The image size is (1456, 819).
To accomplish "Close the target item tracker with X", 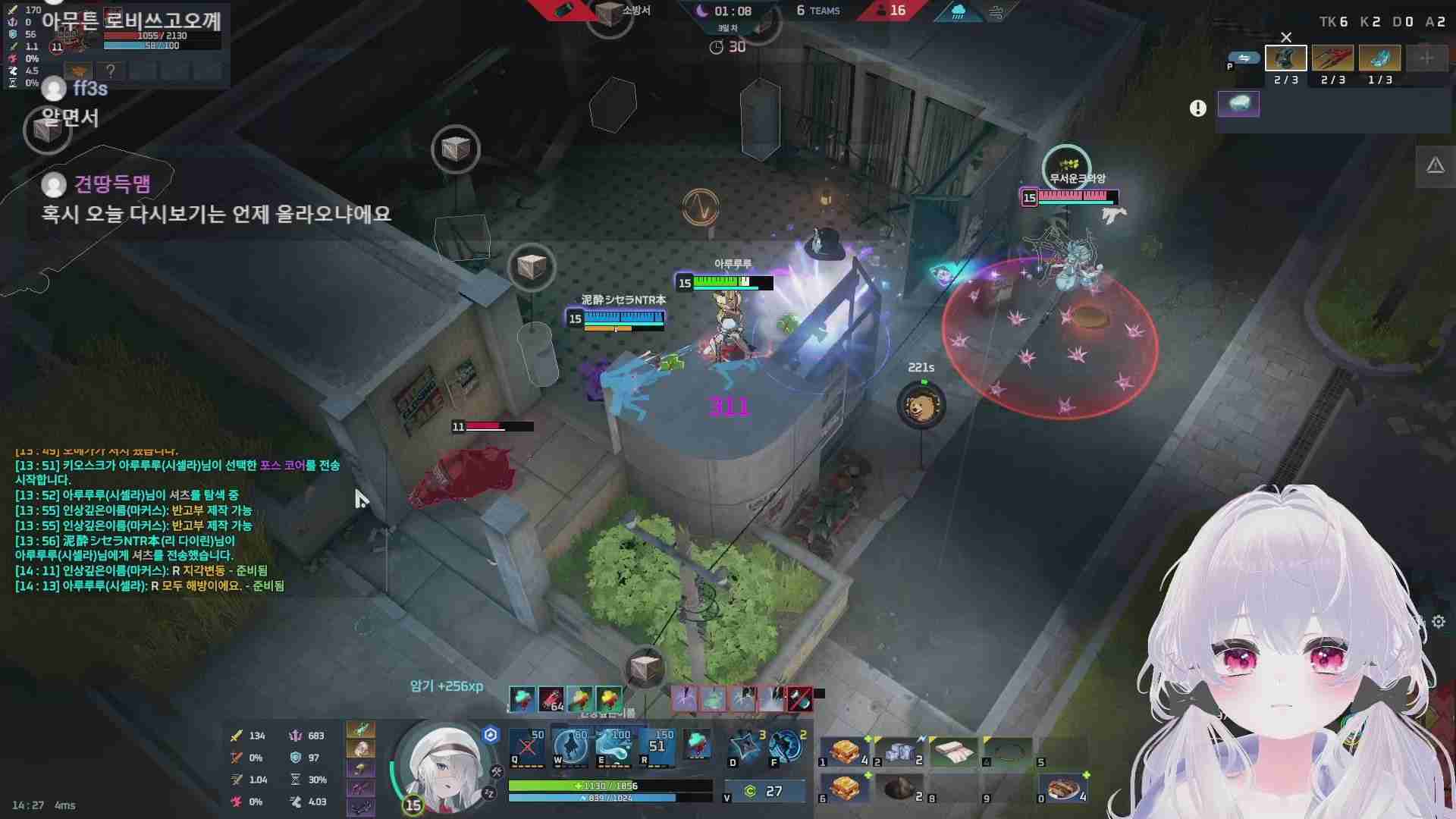I will click(x=1286, y=37).
